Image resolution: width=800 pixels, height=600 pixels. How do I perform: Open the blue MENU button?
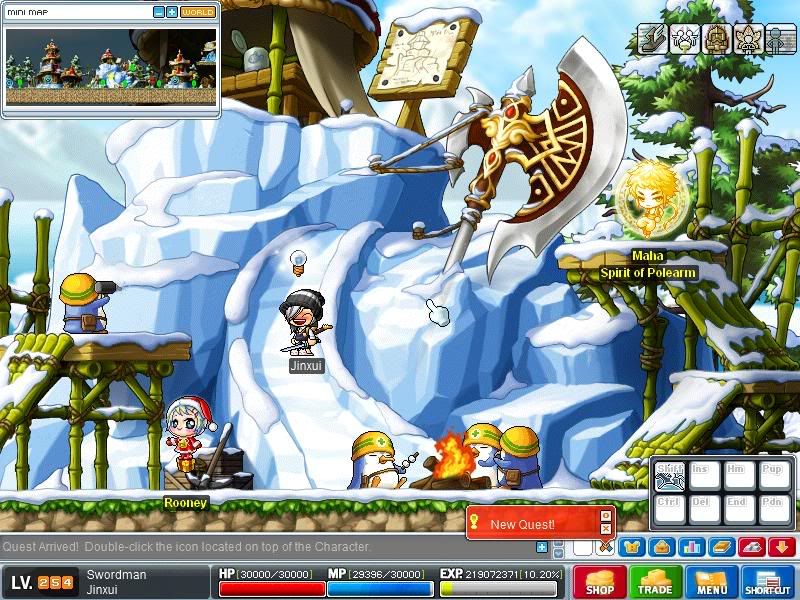click(x=712, y=582)
